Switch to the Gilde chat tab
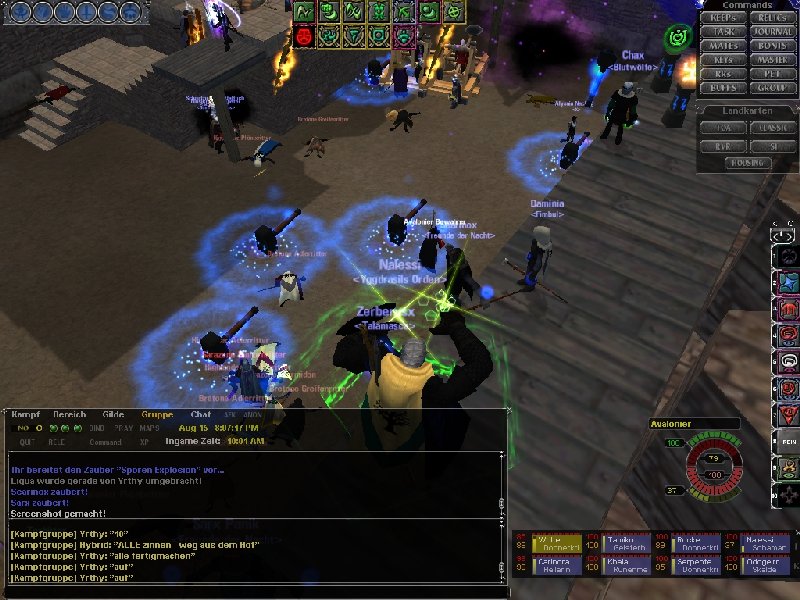 click(x=113, y=414)
